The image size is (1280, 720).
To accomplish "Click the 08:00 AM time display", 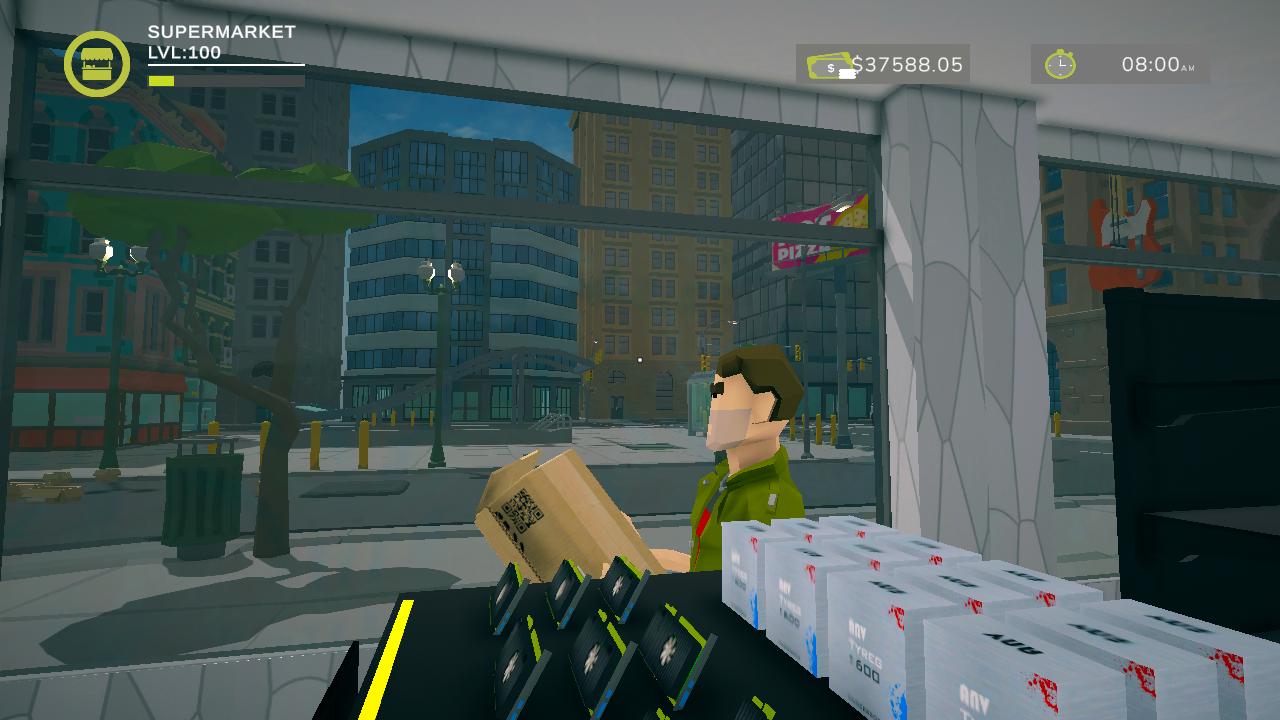I will [1158, 65].
